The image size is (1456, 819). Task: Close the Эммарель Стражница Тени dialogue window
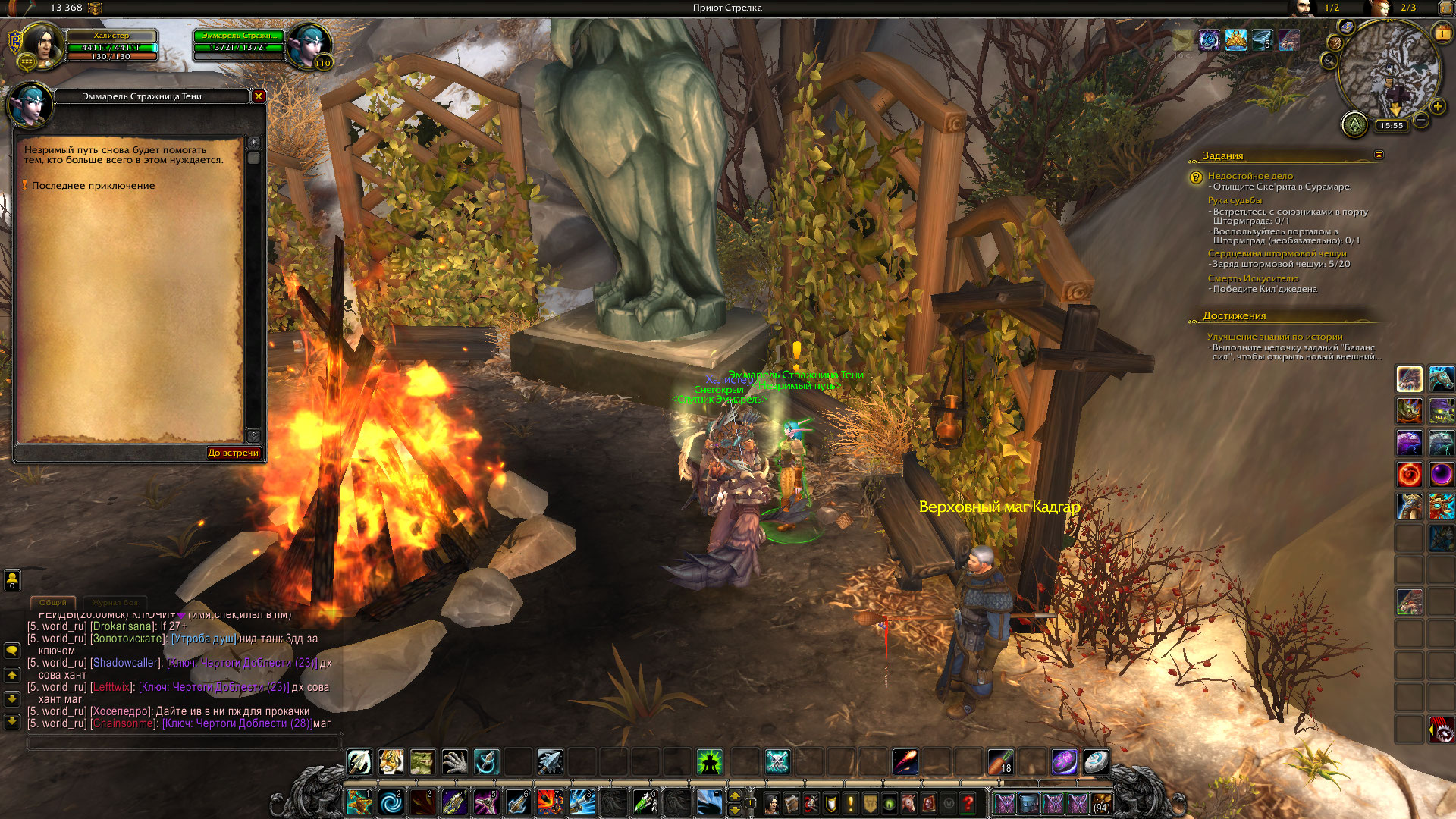coord(259,96)
